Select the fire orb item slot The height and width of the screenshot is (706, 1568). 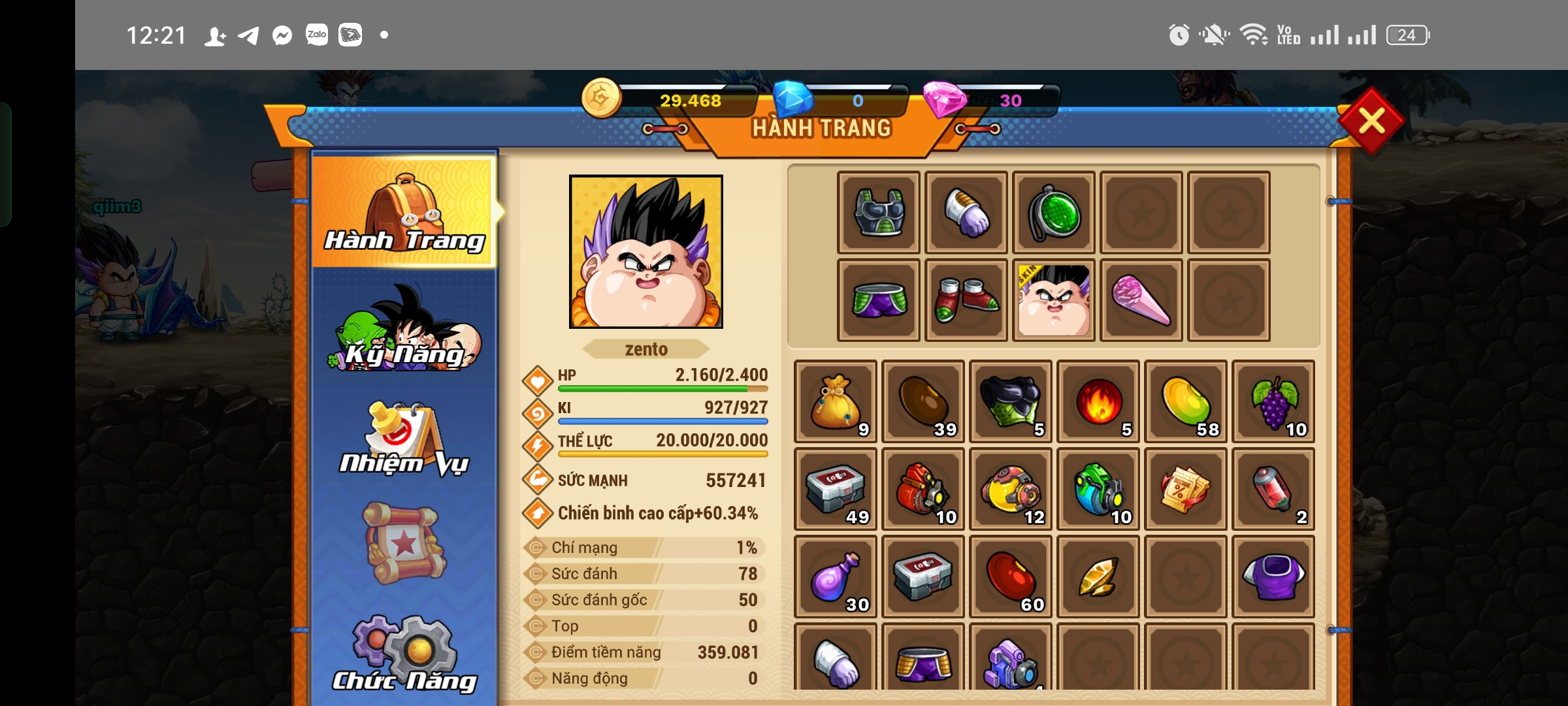pos(1098,401)
